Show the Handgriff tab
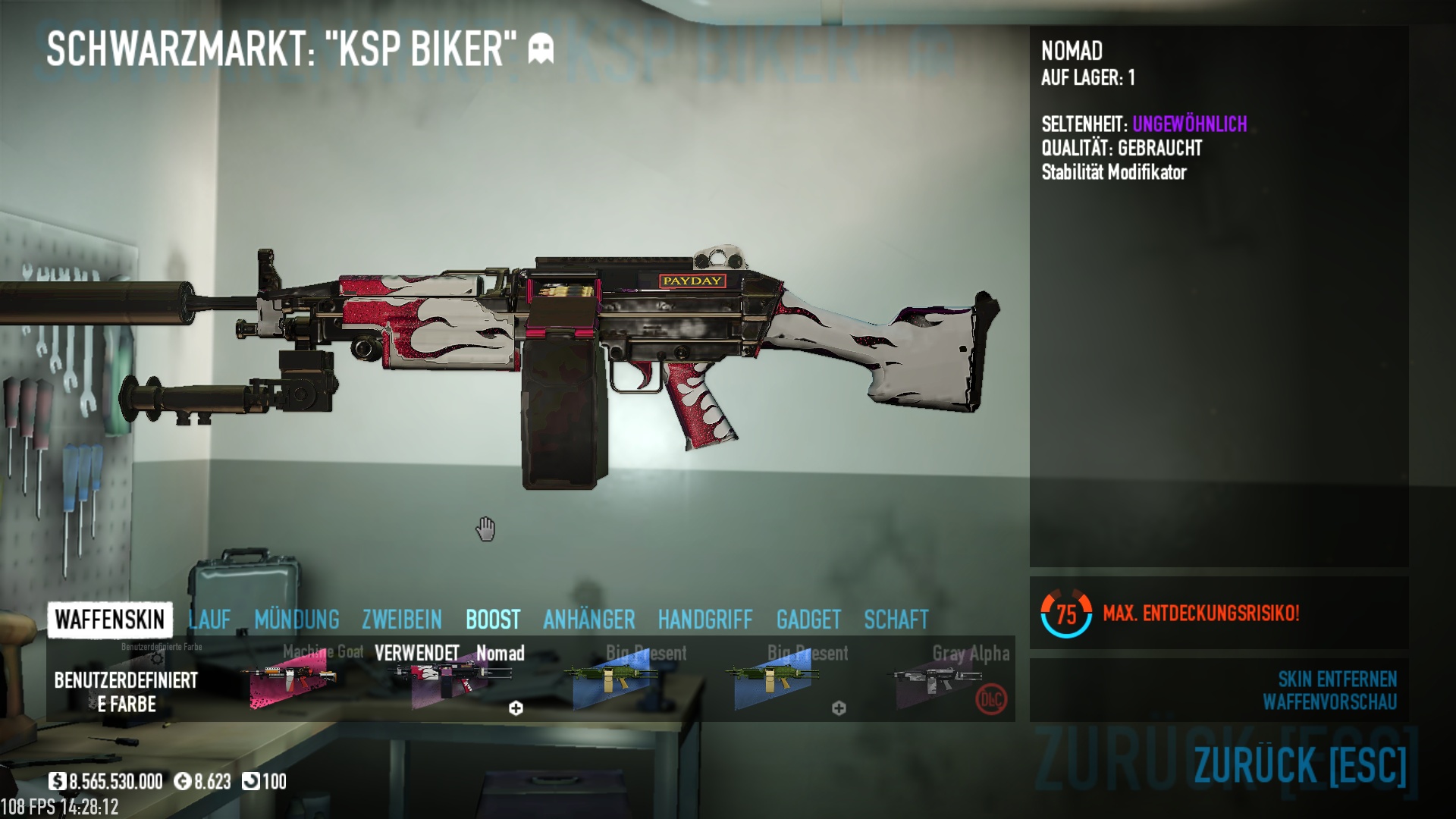The image size is (1456, 819). click(705, 620)
